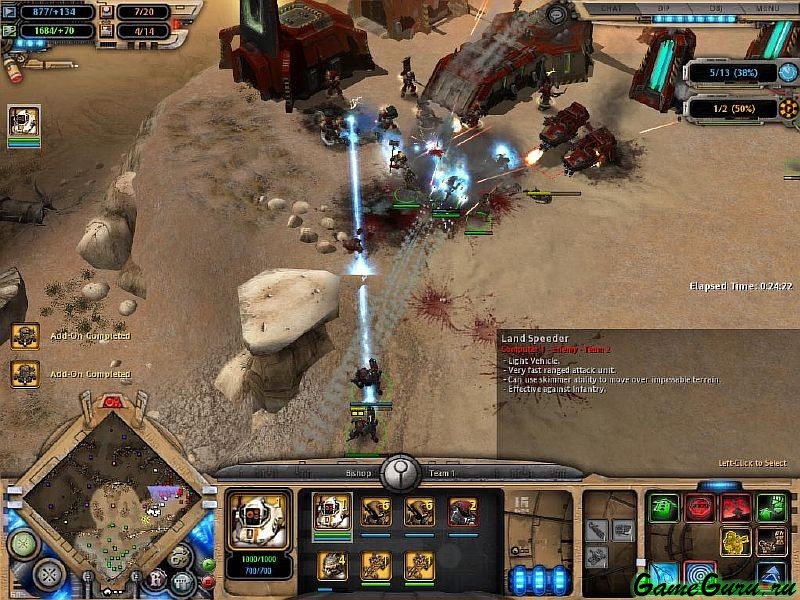Select the hero group icon at left edge
800x600 pixels.
click(x=24, y=122)
